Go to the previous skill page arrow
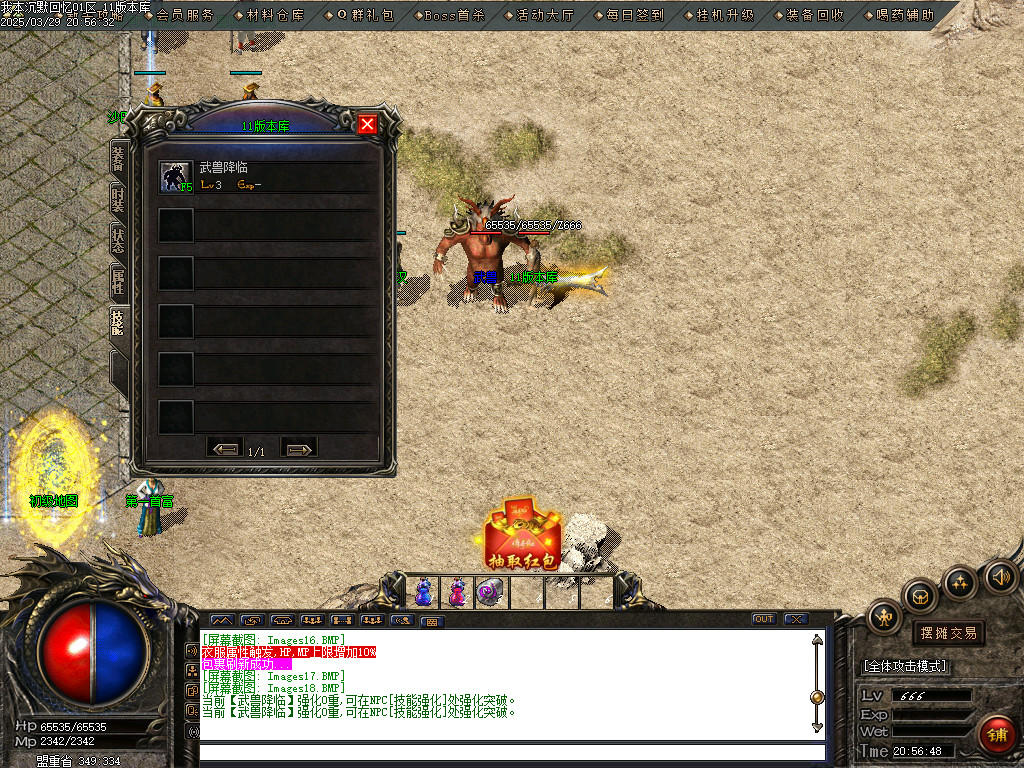This screenshot has width=1024, height=768. point(225,450)
